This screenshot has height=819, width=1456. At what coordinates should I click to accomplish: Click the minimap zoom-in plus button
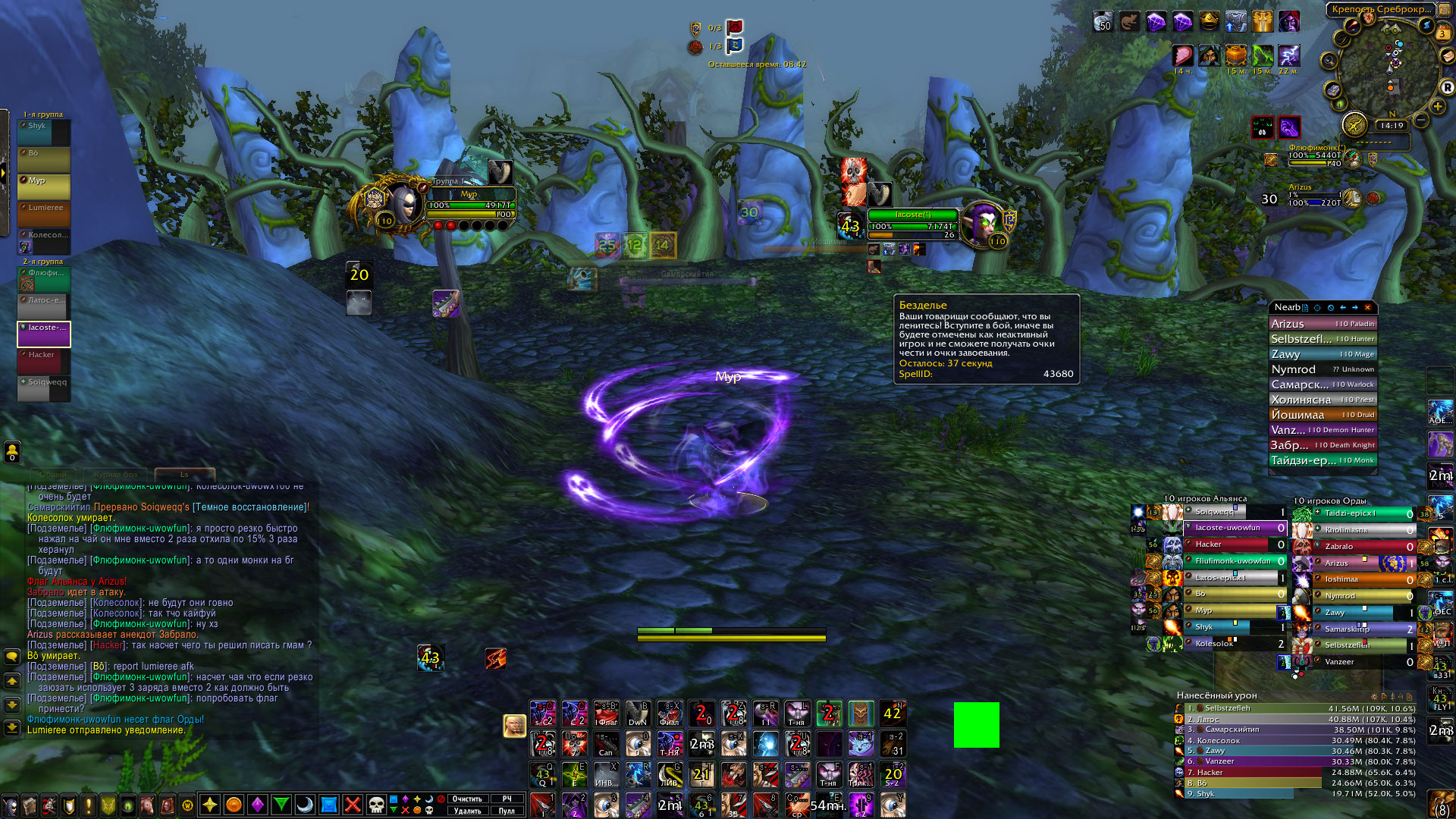pos(1438,107)
